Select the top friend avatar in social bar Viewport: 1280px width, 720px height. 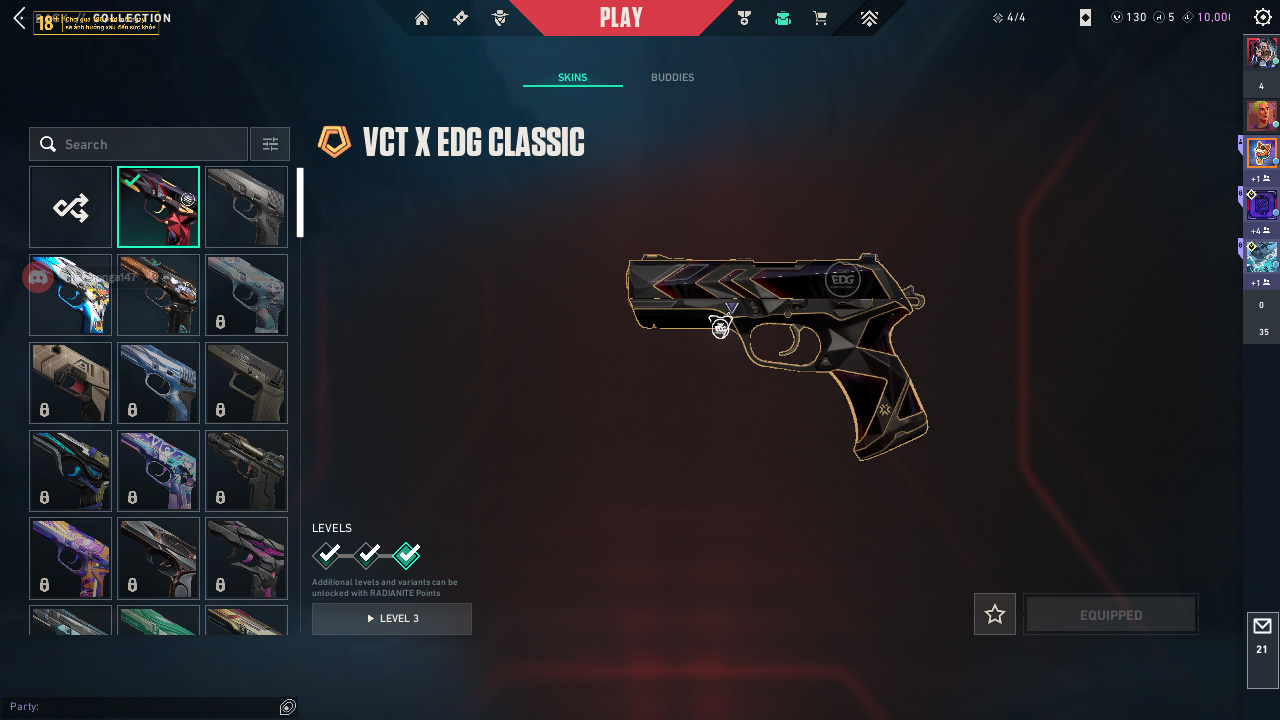pyautogui.click(x=1262, y=51)
